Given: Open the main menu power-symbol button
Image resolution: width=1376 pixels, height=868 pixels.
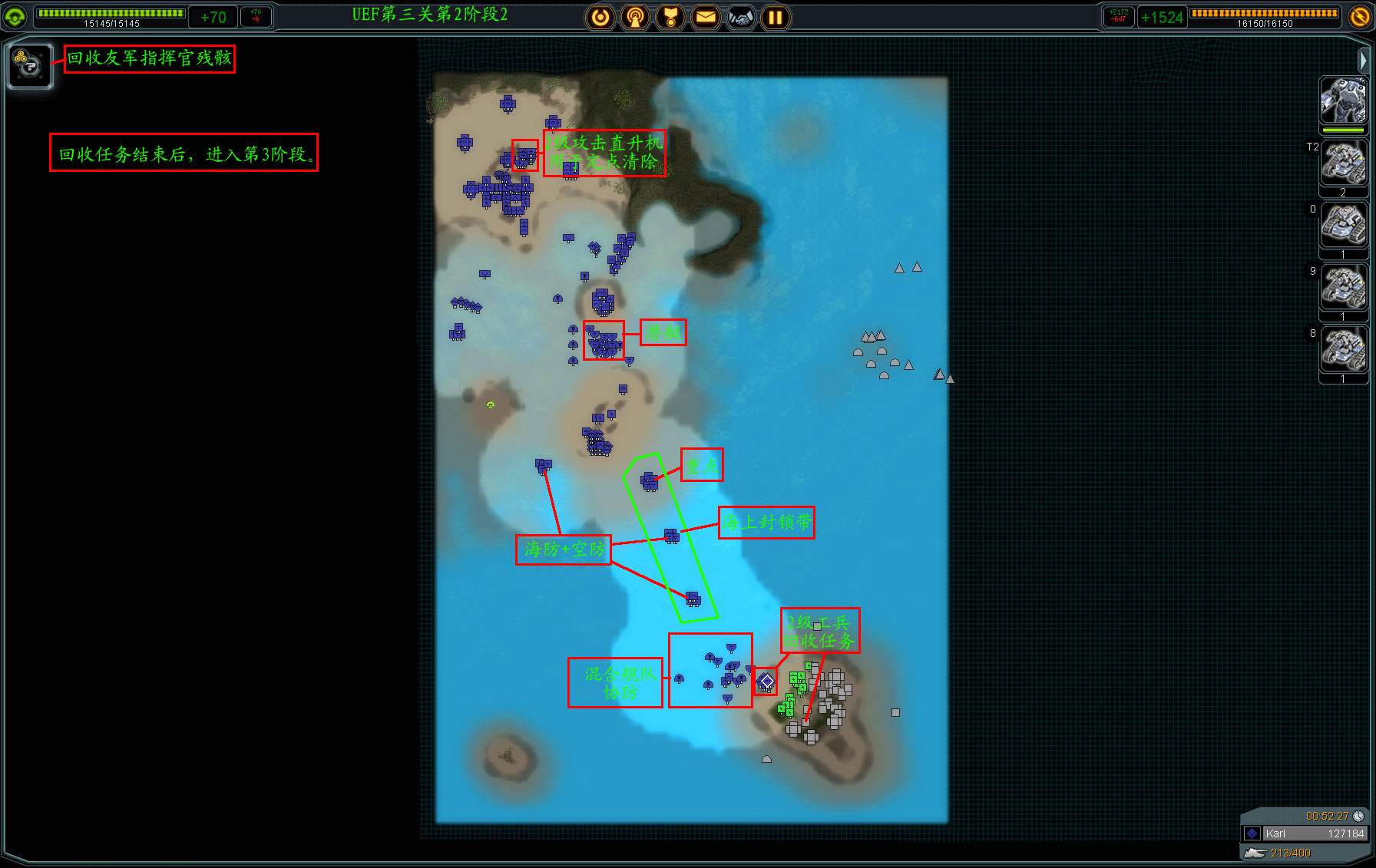Looking at the screenshot, I should 600,17.
